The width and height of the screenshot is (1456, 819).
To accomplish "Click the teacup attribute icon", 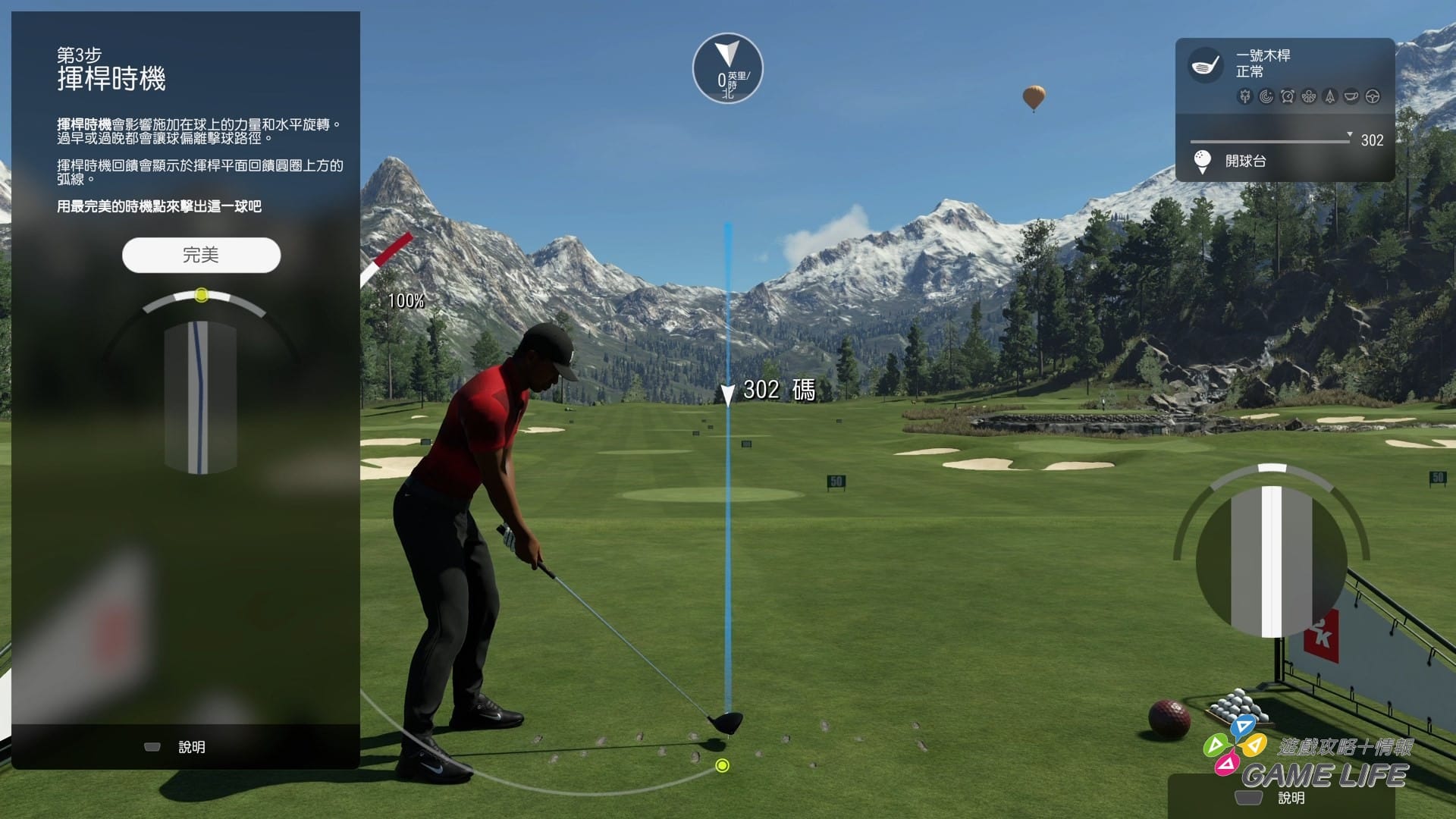I will [x=1351, y=96].
